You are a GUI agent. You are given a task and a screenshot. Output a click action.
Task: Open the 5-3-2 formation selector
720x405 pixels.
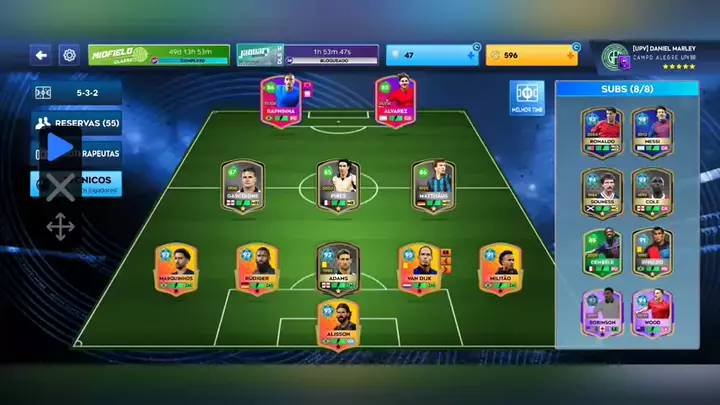coord(76,93)
